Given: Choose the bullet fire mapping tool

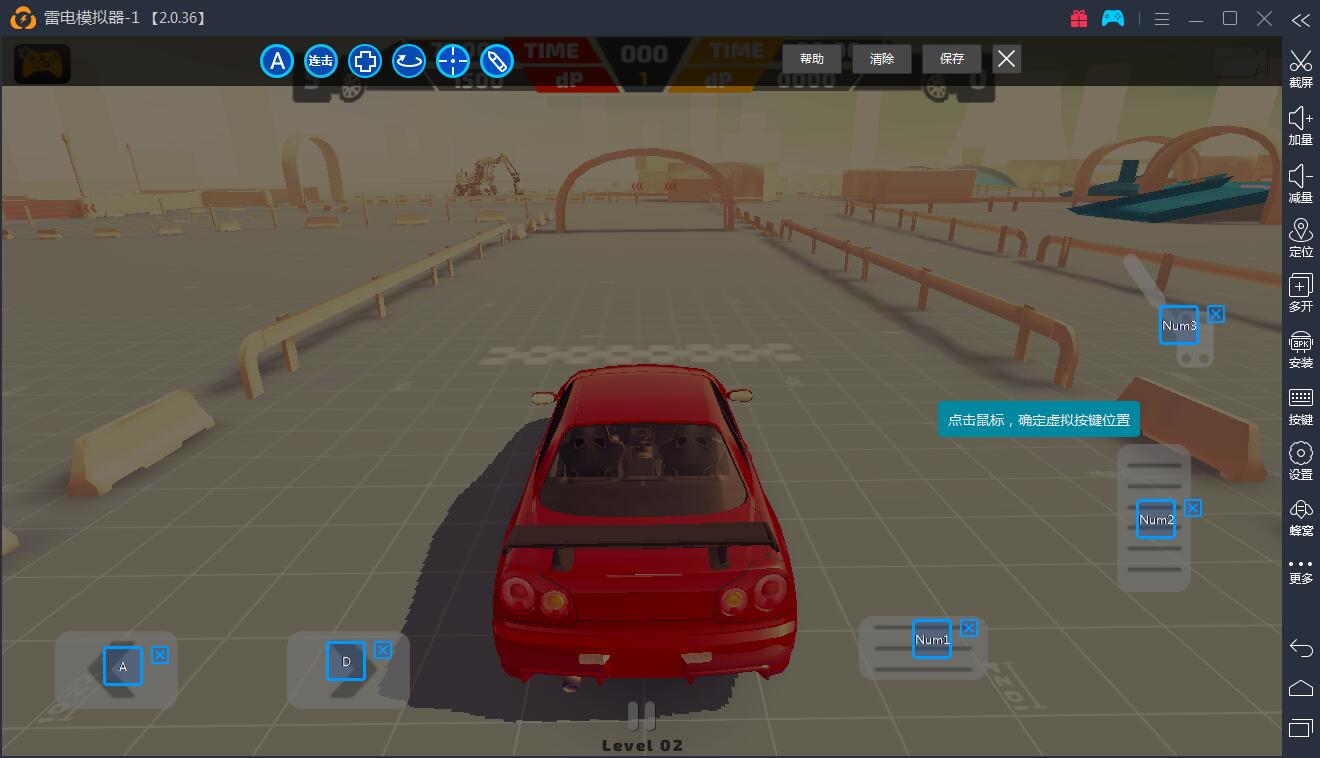Looking at the screenshot, I should pyautogui.click(x=497, y=61).
